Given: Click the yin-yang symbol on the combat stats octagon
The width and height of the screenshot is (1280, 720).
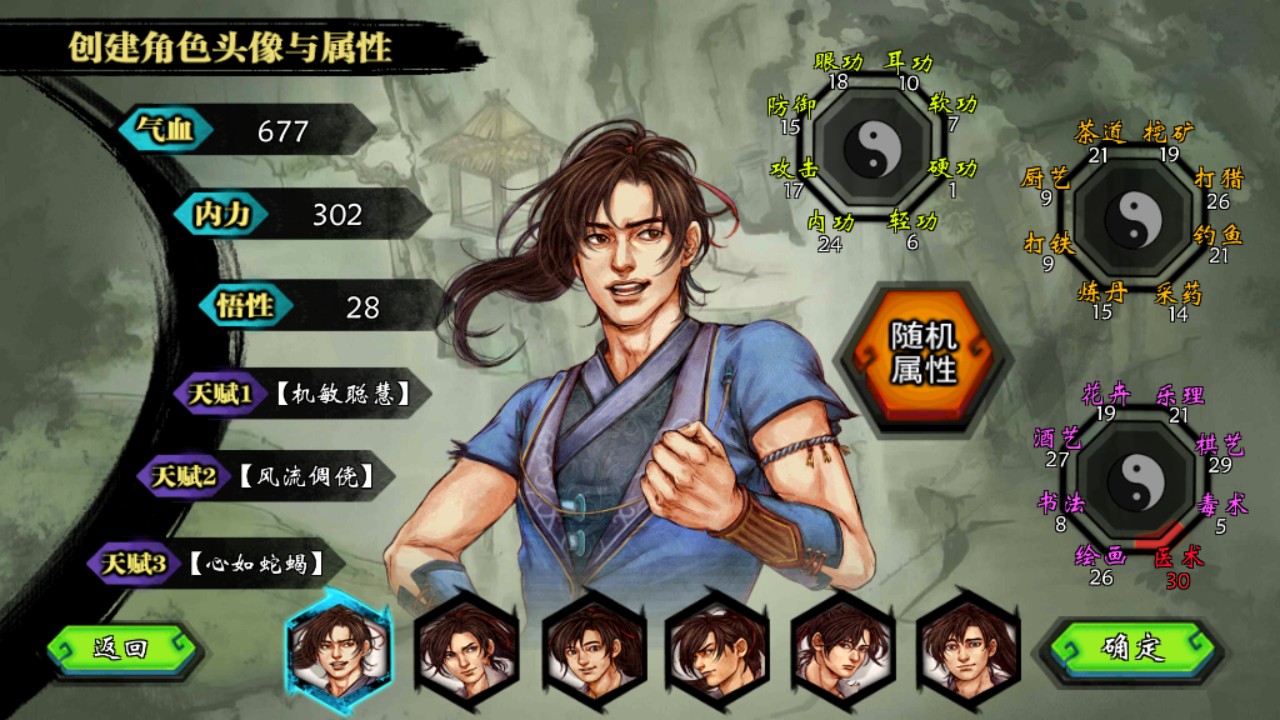Looking at the screenshot, I should 874,150.
